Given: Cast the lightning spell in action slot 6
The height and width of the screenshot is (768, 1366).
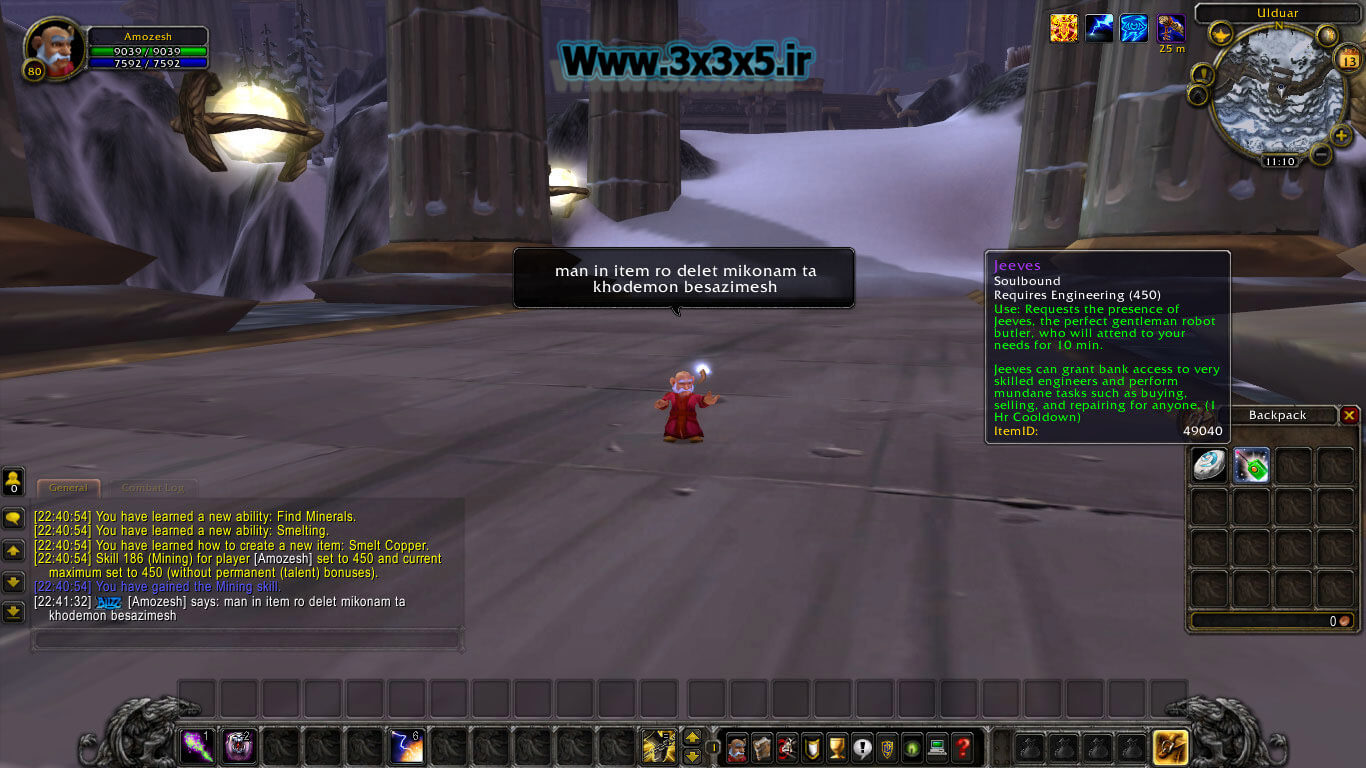Looking at the screenshot, I should [407, 747].
